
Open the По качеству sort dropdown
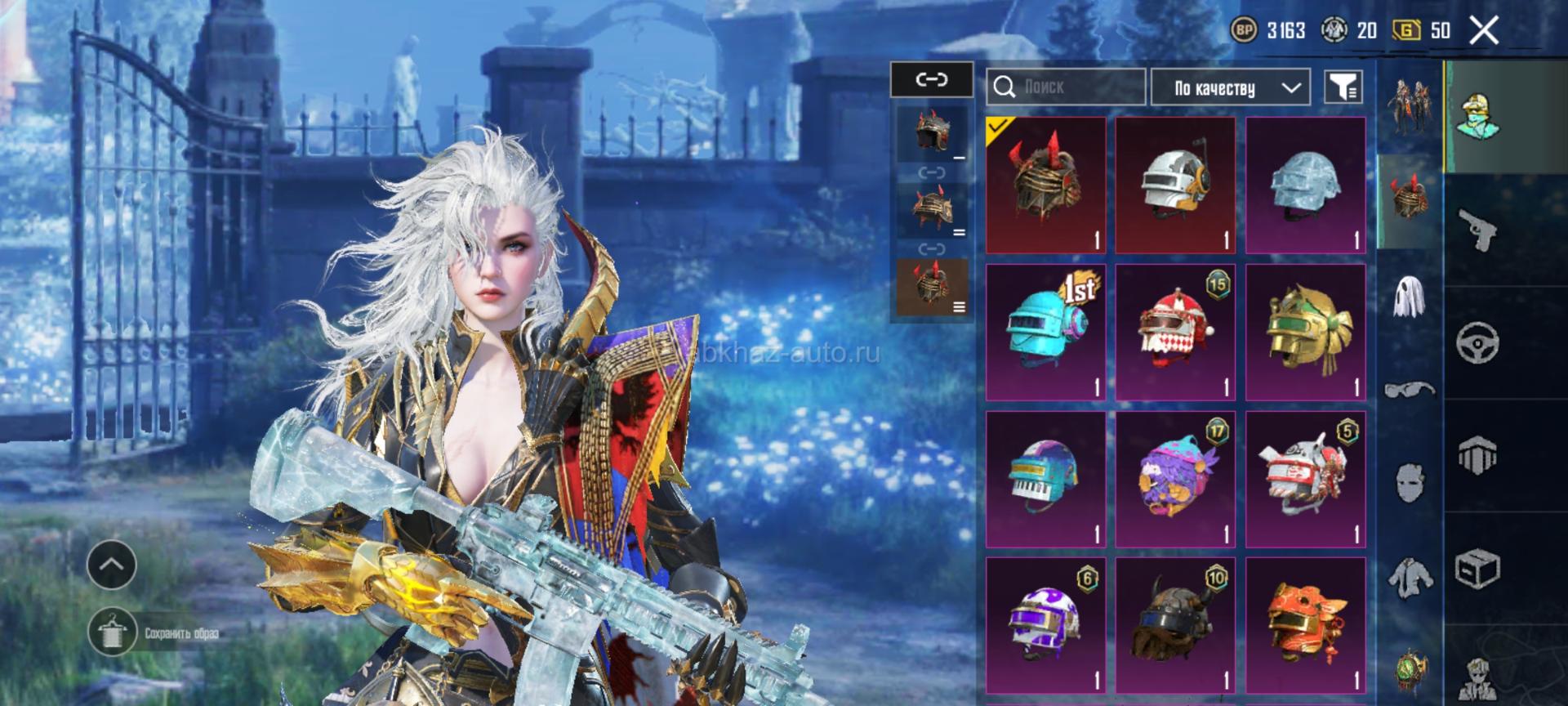(1230, 87)
